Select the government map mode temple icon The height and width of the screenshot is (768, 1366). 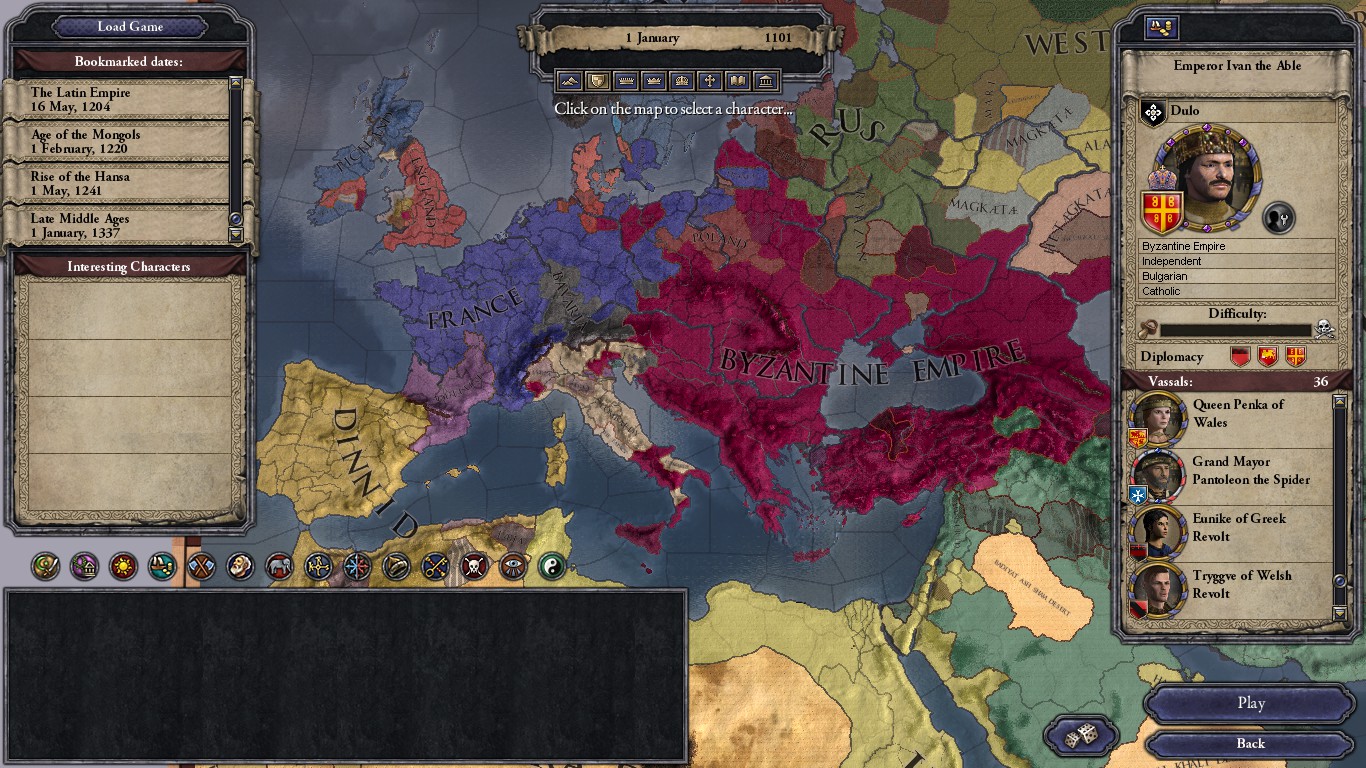point(767,80)
